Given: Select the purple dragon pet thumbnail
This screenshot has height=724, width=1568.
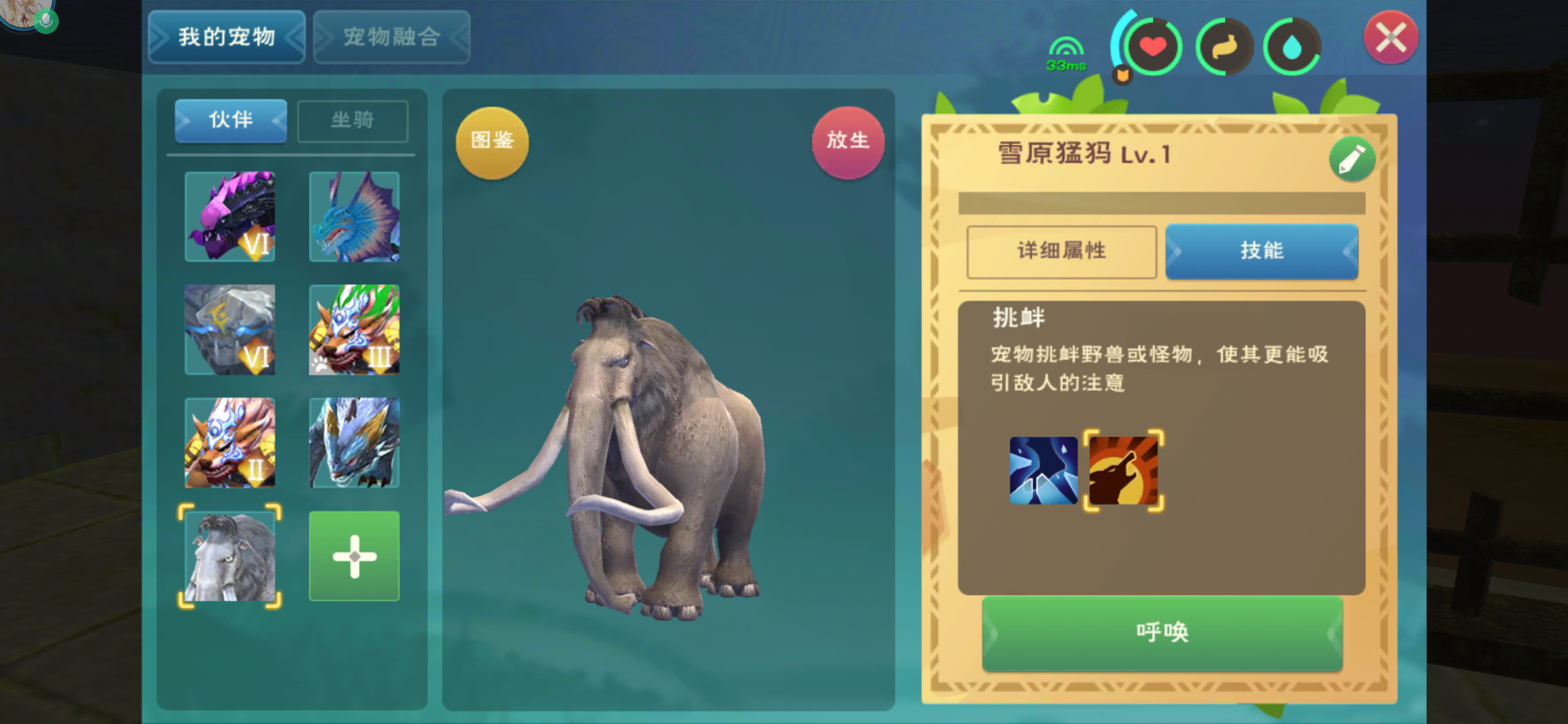Looking at the screenshot, I should click(x=230, y=217).
